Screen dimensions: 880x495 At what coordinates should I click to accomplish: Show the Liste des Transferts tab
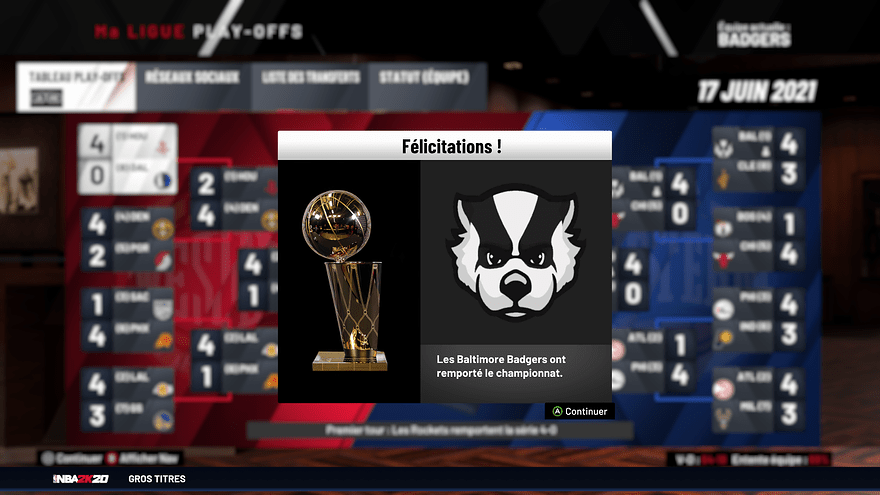point(311,78)
